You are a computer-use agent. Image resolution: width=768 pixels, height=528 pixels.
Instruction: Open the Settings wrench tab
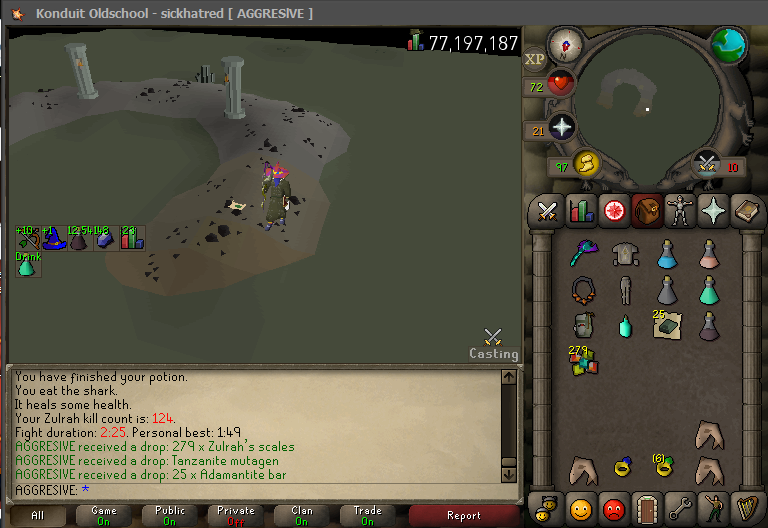pos(681,507)
